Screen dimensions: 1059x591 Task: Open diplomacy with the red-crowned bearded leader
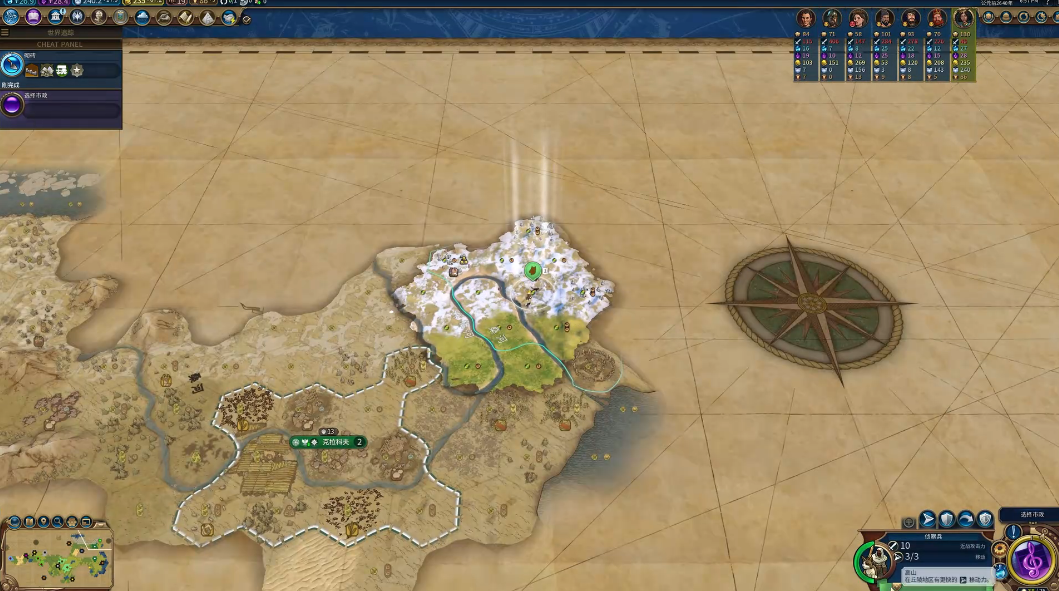click(x=937, y=19)
